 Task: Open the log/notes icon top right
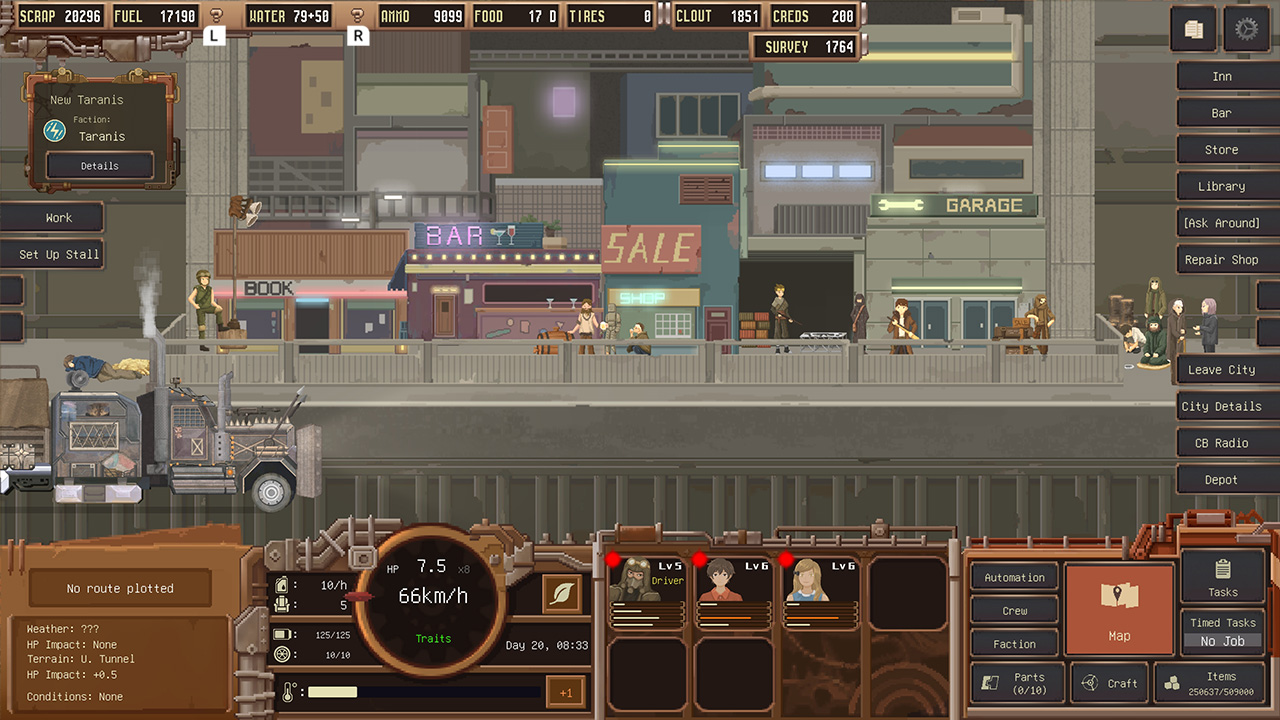coord(1193,29)
